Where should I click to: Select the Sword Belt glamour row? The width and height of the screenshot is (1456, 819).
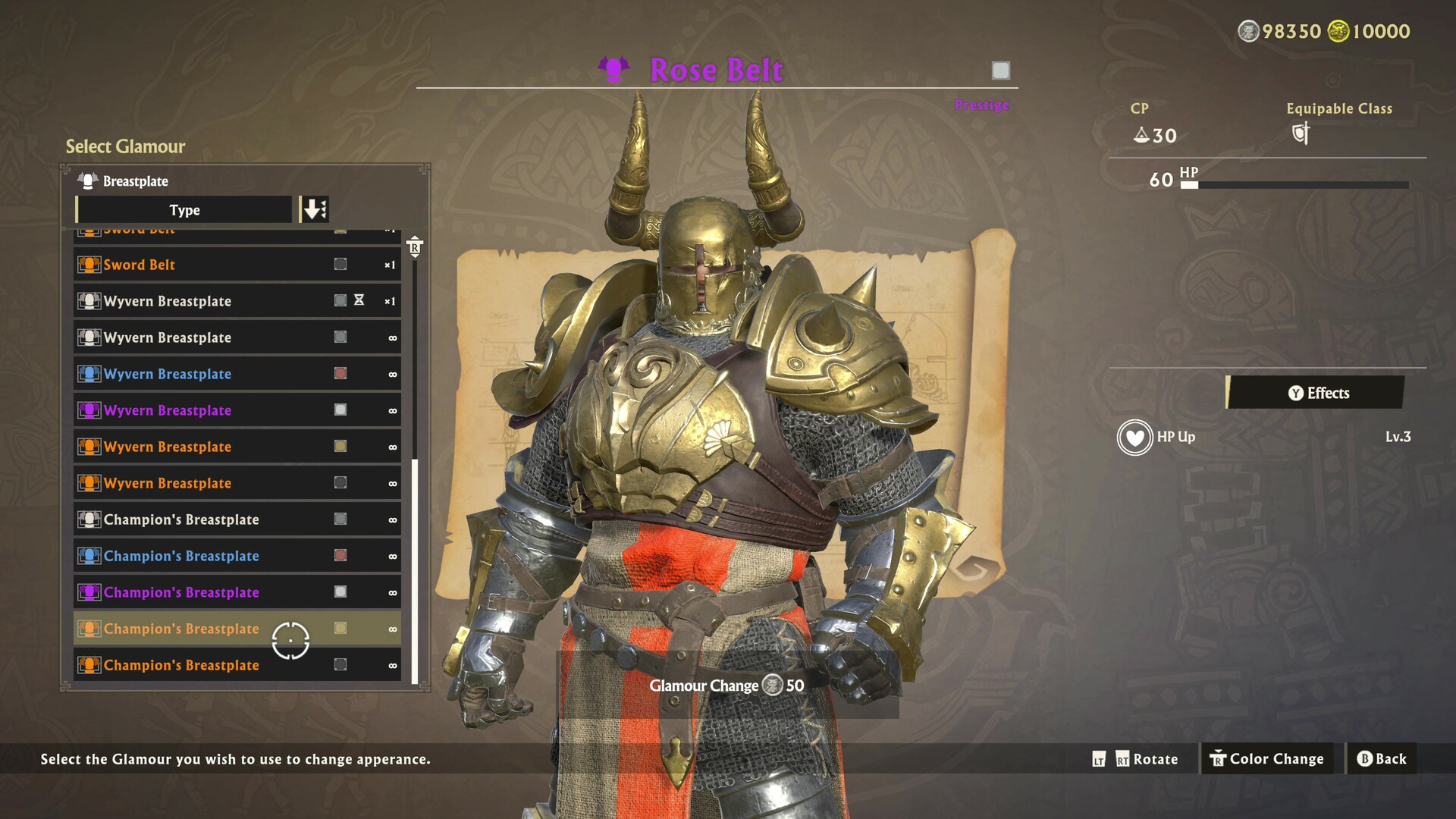(x=237, y=265)
